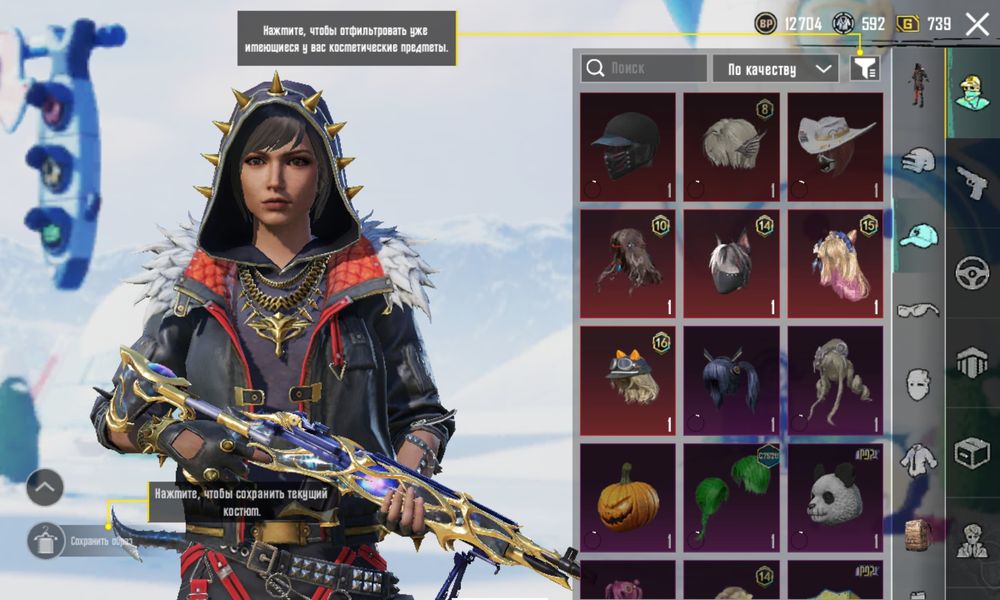
Task: Select the cat-eared black mask headgear
Action: pos(732,263)
